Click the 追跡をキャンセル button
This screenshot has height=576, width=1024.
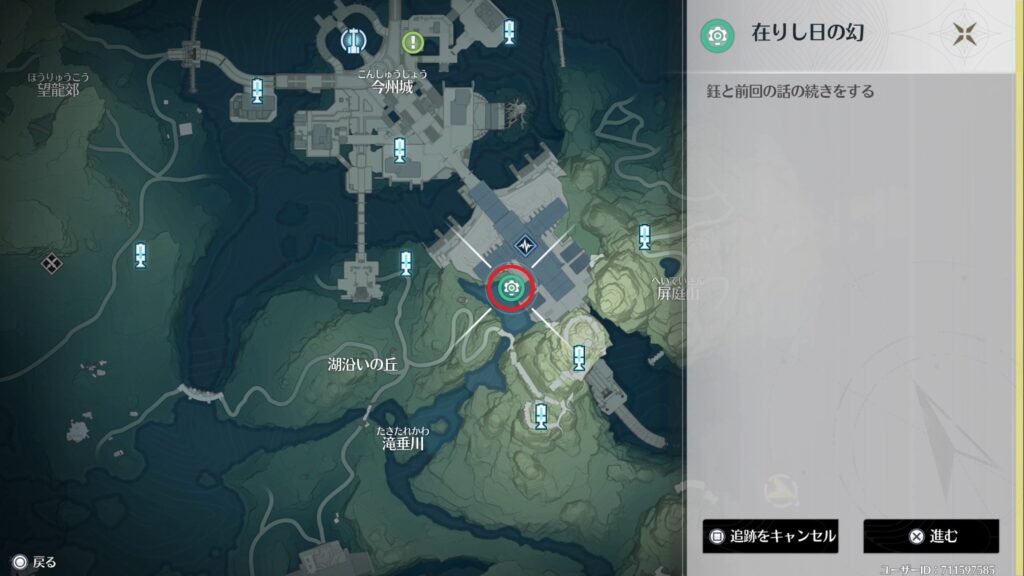(770, 536)
